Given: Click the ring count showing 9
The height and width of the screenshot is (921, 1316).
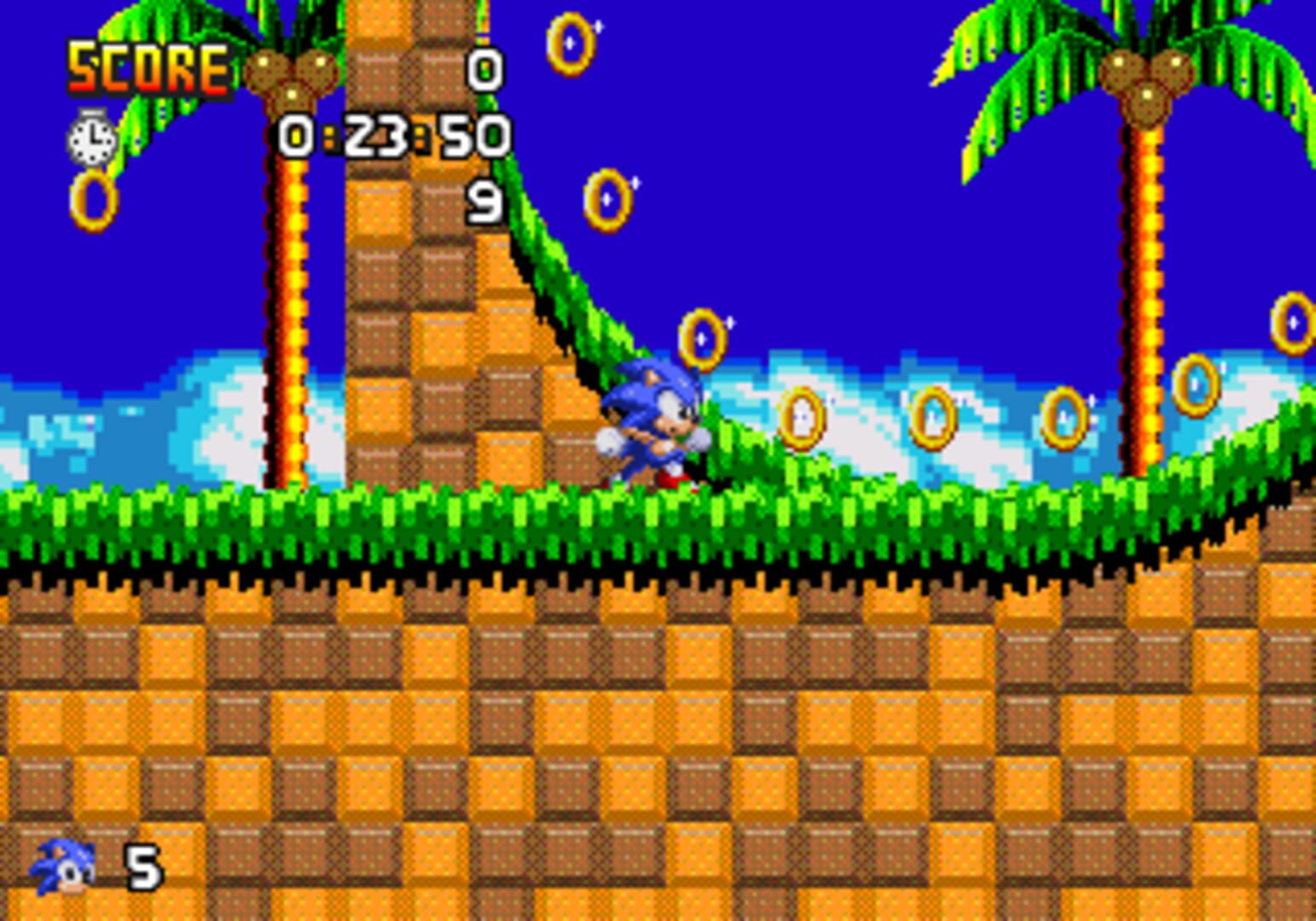Looking at the screenshot, I should tap(484, 200).
